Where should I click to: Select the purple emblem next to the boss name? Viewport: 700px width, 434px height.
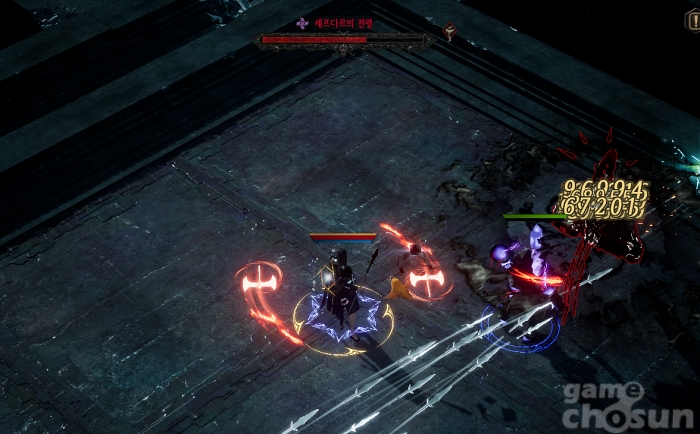(x=302, y=23)
